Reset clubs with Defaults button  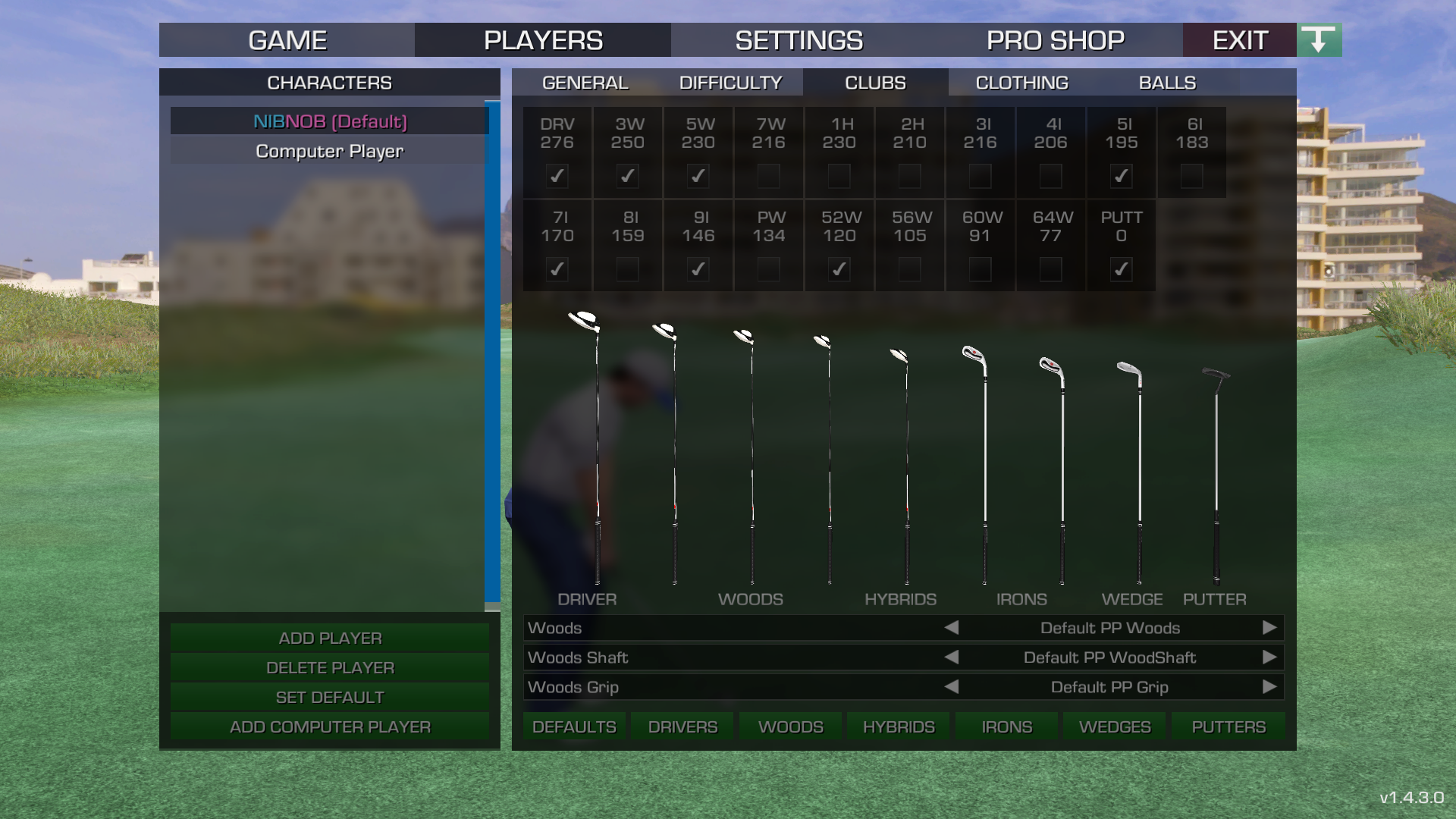(x=574, y=726)
